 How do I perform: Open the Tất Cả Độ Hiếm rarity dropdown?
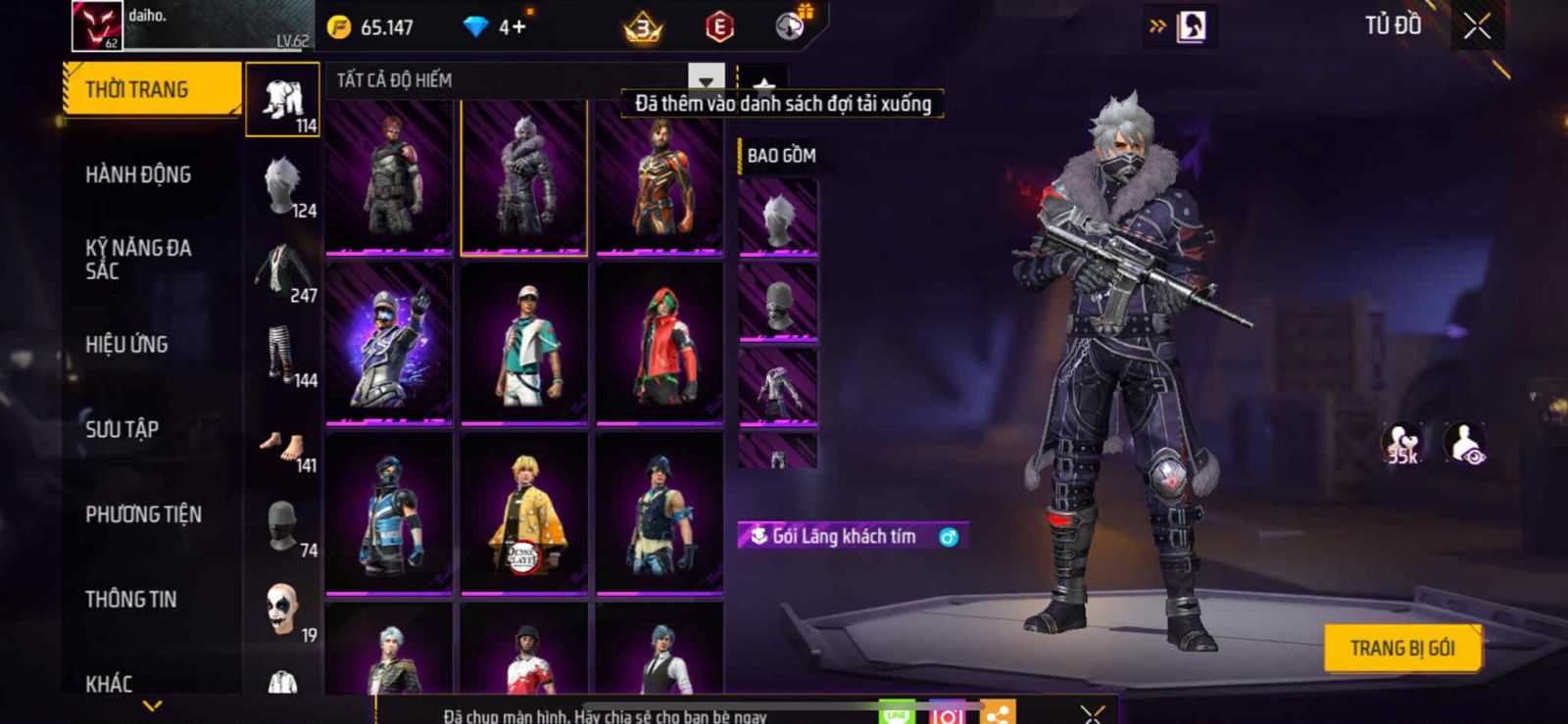click(706, 80)
